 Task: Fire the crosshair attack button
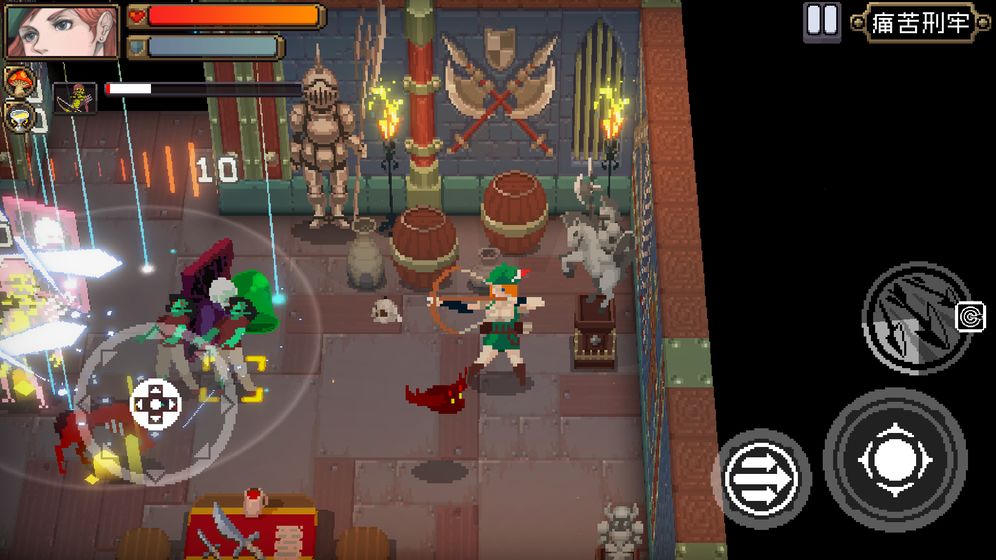tap(894, 460)
